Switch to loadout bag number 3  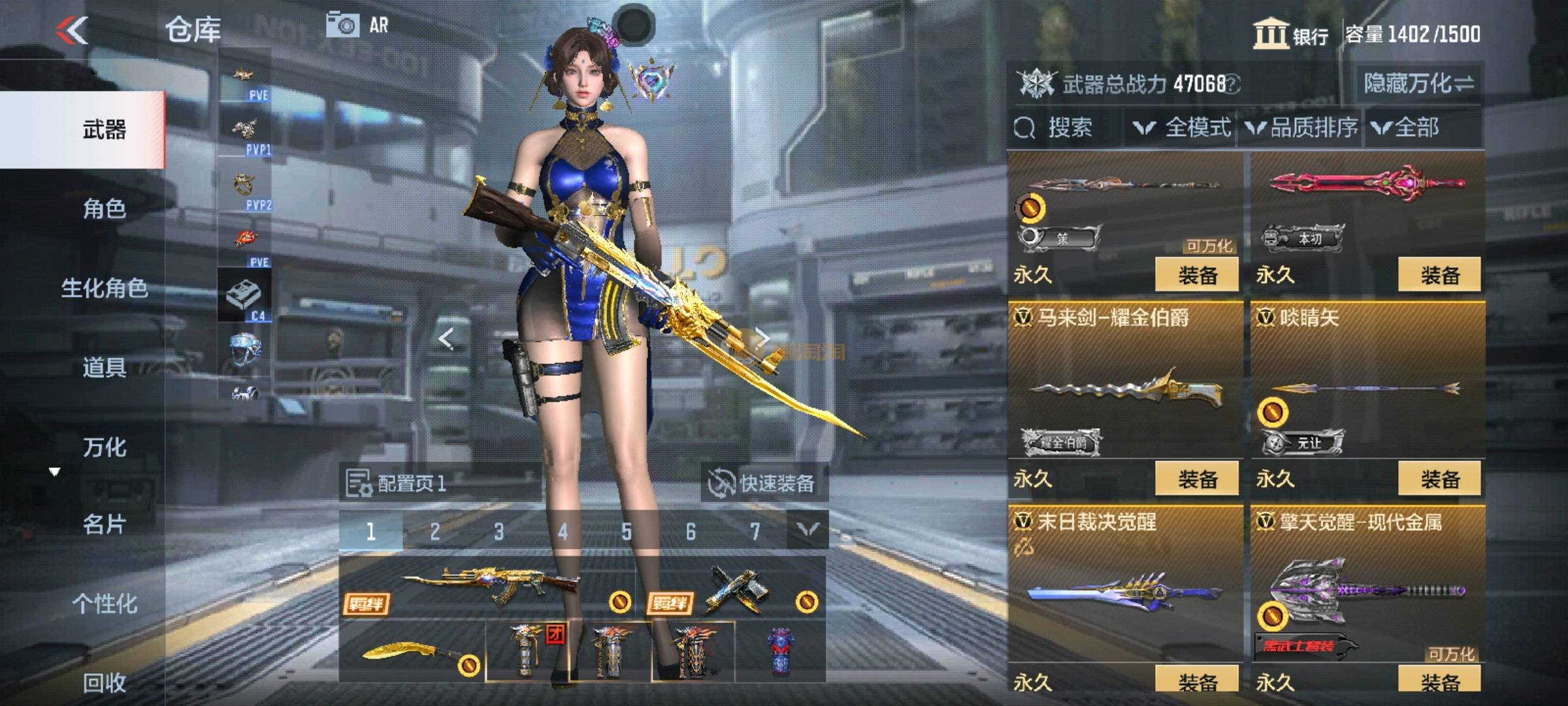coord(498,531)
